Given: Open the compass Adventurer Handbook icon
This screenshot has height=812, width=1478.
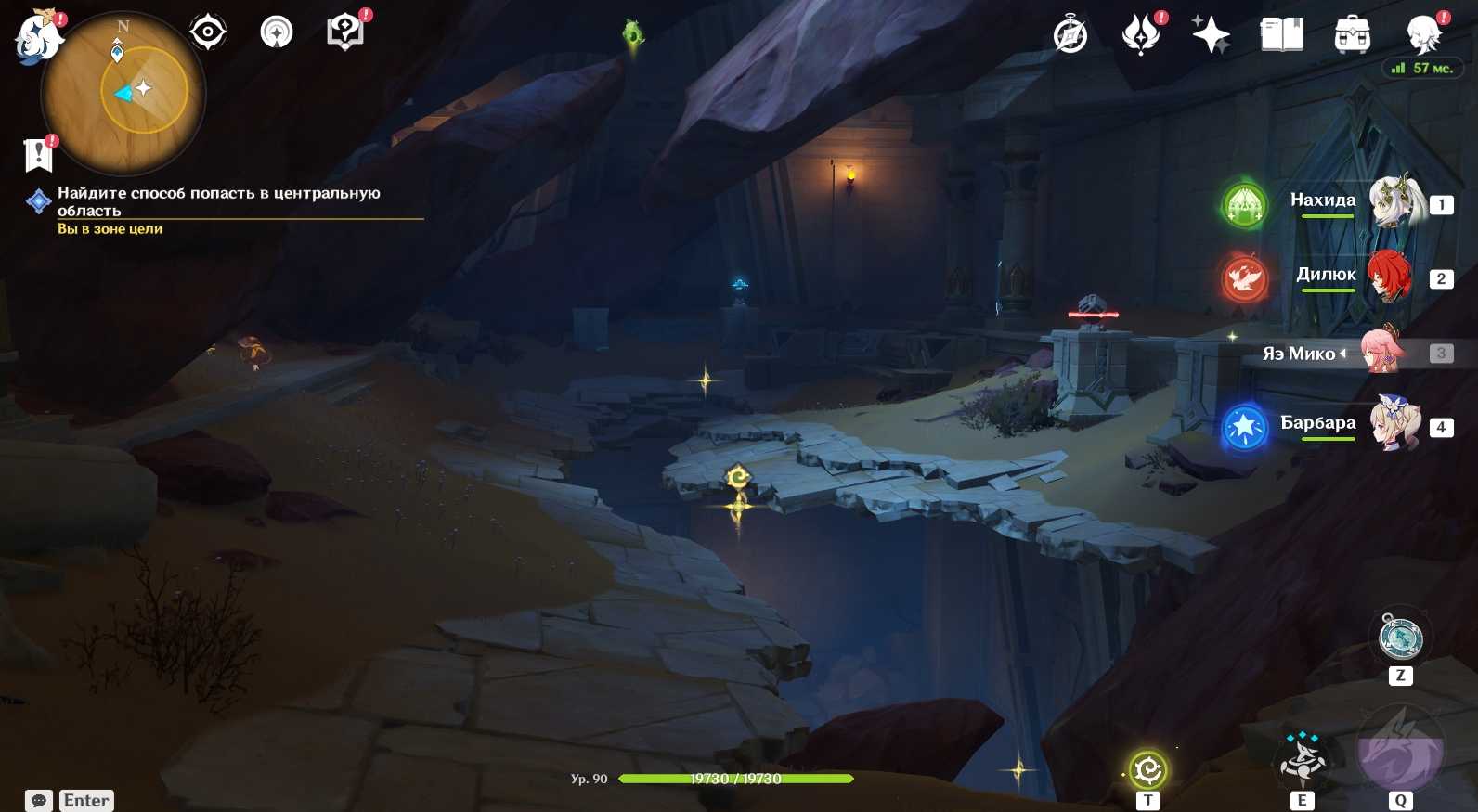Looking at the screenshot, I should point(1070,35).
